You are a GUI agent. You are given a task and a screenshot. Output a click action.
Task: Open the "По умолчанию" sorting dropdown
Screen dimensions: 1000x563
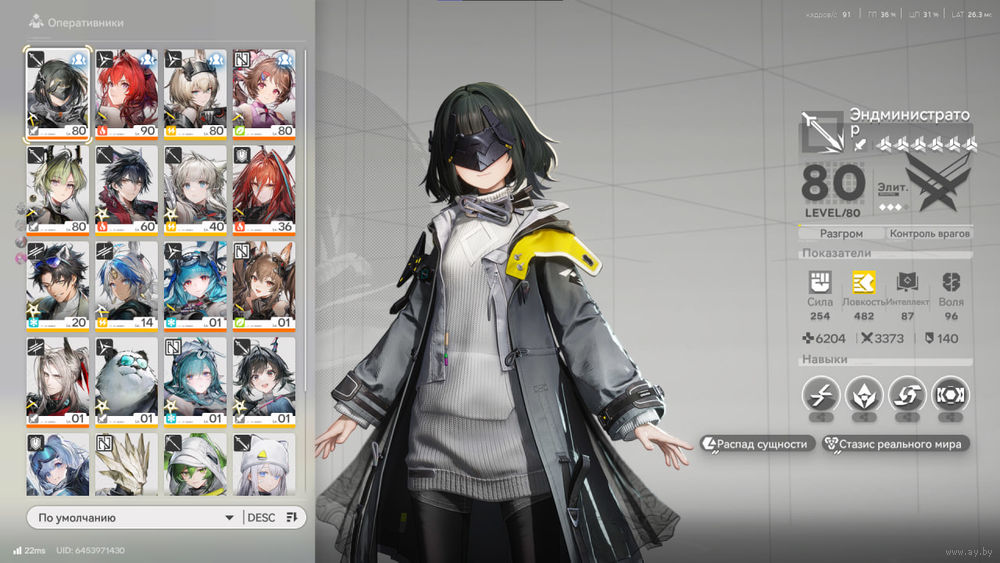pos(134,517)
